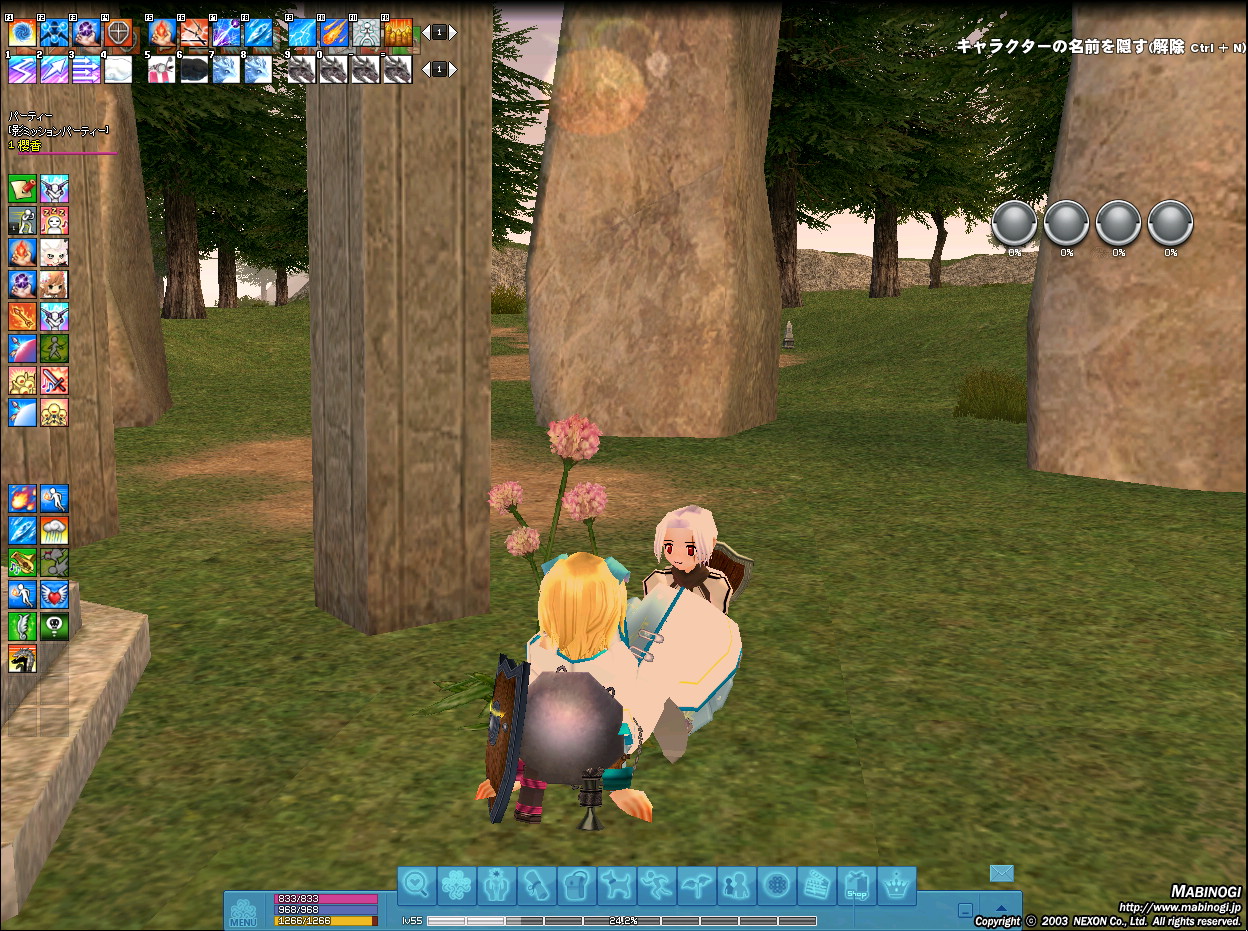Cast the F9 lightning skill
The width and height of the screenshot is (1248, 931).
coord(302,33)
